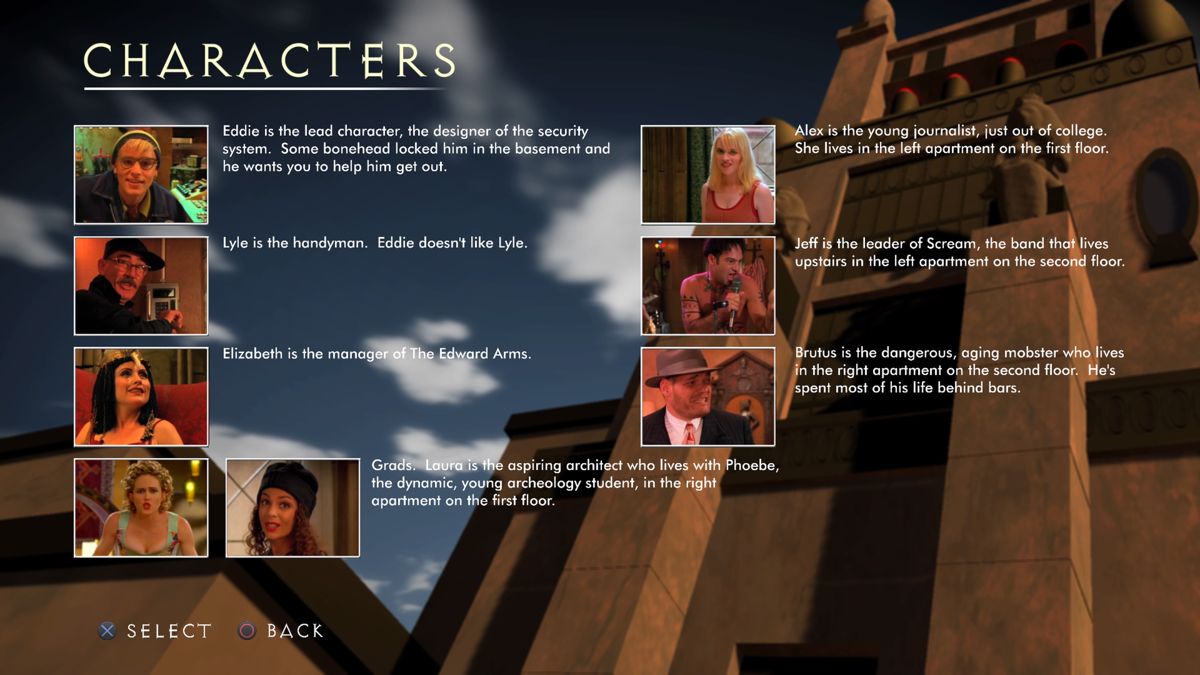
Task: Open Elizabeth the manager's thumbnail
Action: click(141, 396)
